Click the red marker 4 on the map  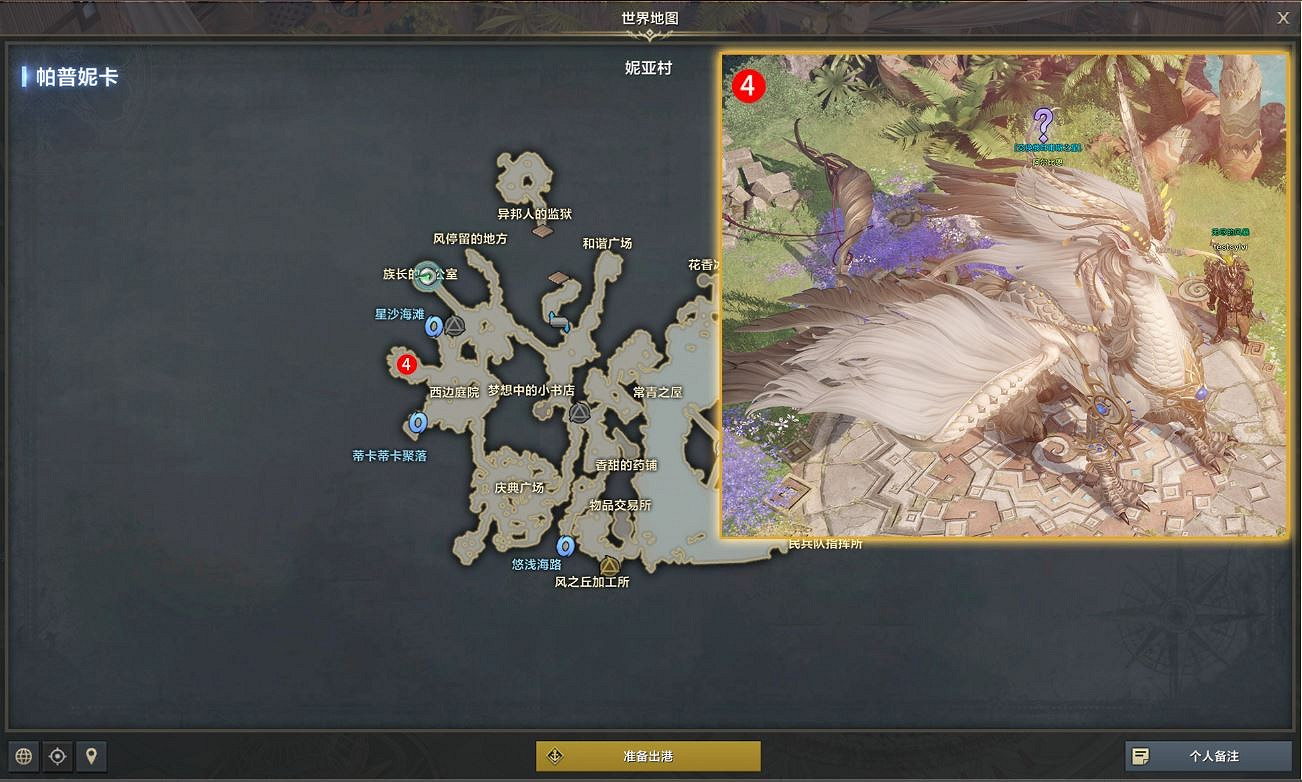tap(406, 364)
